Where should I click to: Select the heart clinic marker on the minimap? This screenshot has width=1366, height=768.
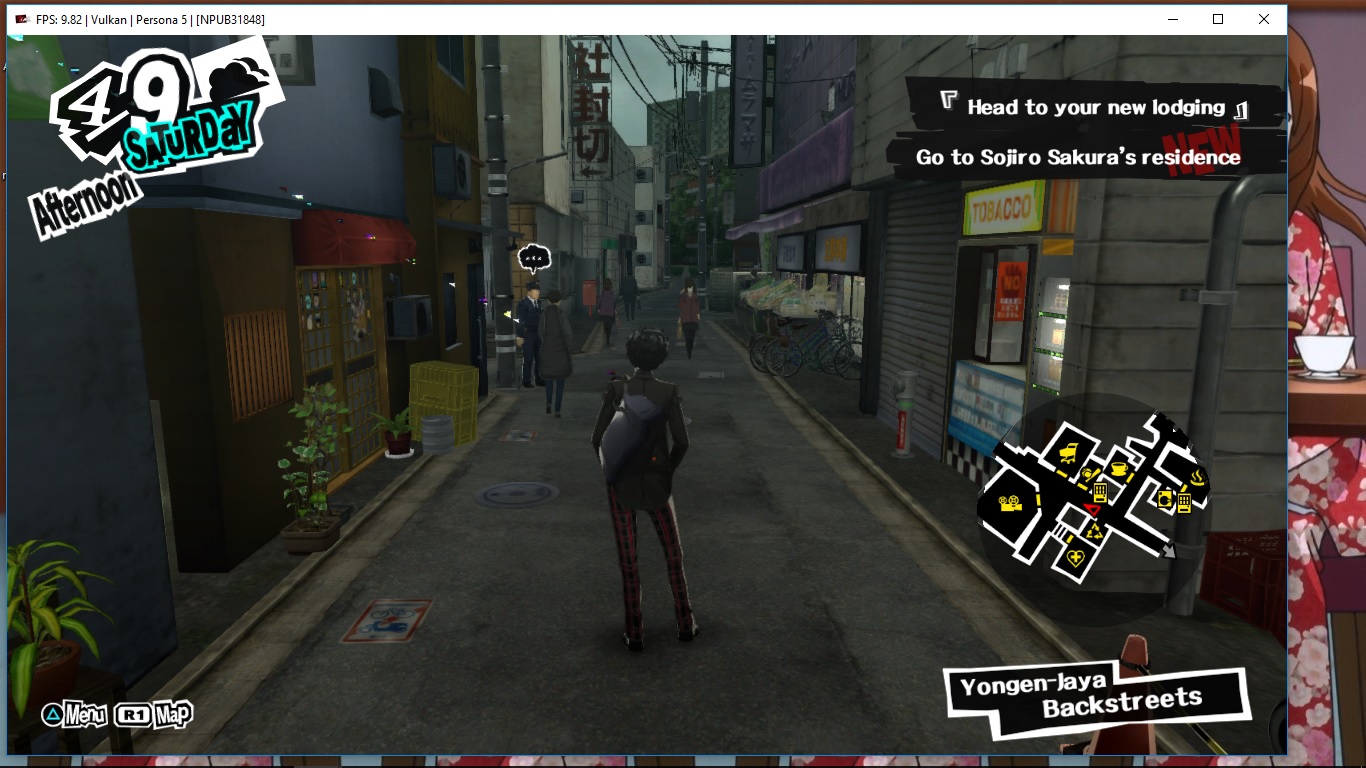click(x=1076, y=558)
